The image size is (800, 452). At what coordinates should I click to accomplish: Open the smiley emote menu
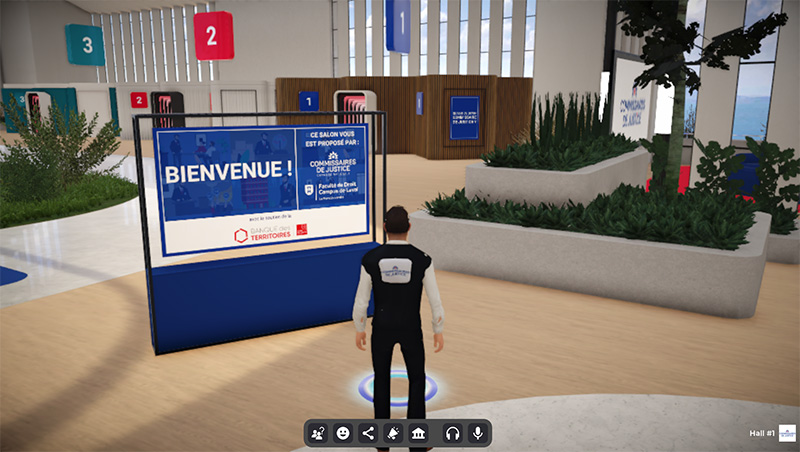[x=343, y=433]
